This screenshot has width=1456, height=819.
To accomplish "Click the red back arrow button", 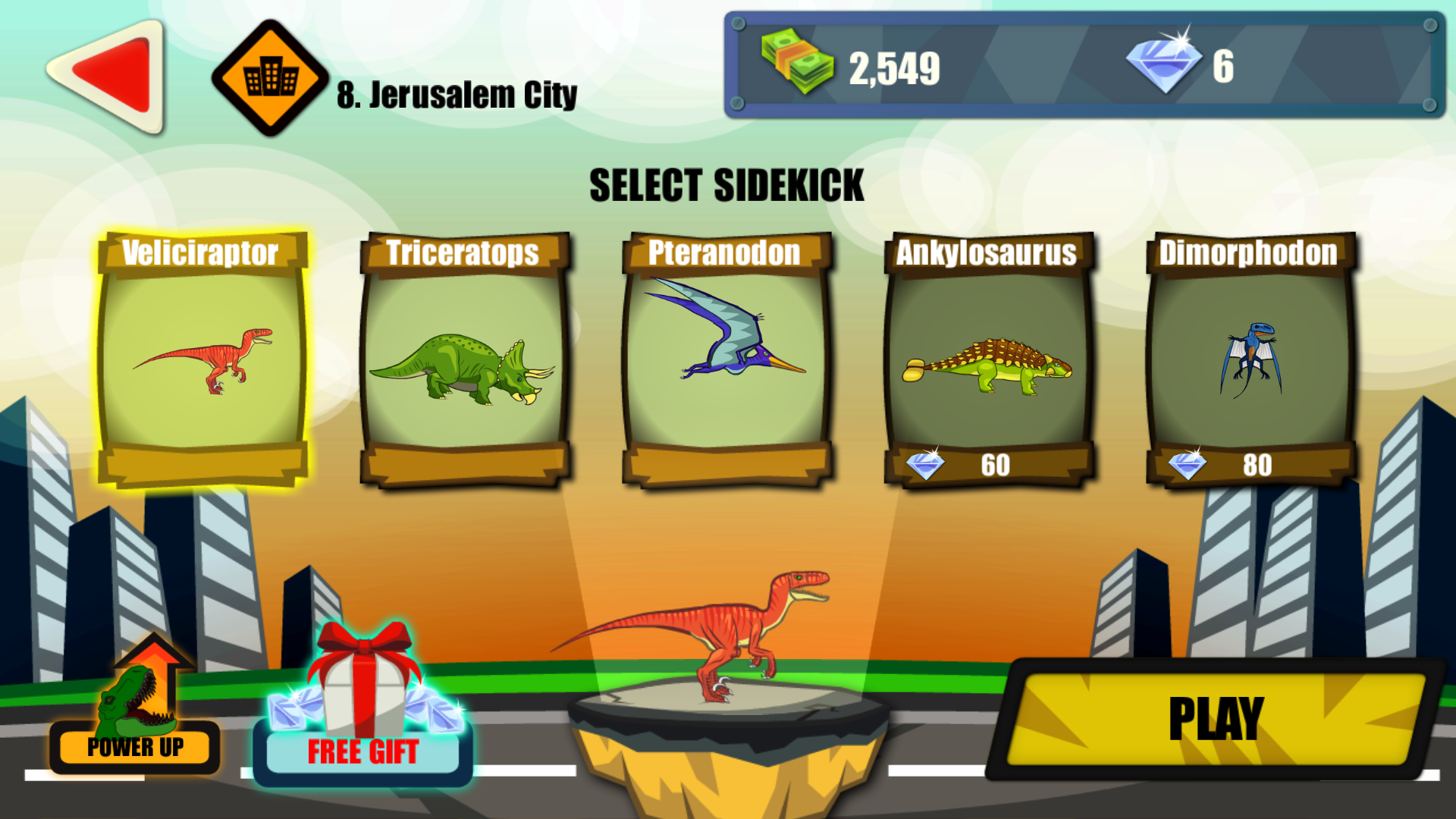I will pos(110,72).
